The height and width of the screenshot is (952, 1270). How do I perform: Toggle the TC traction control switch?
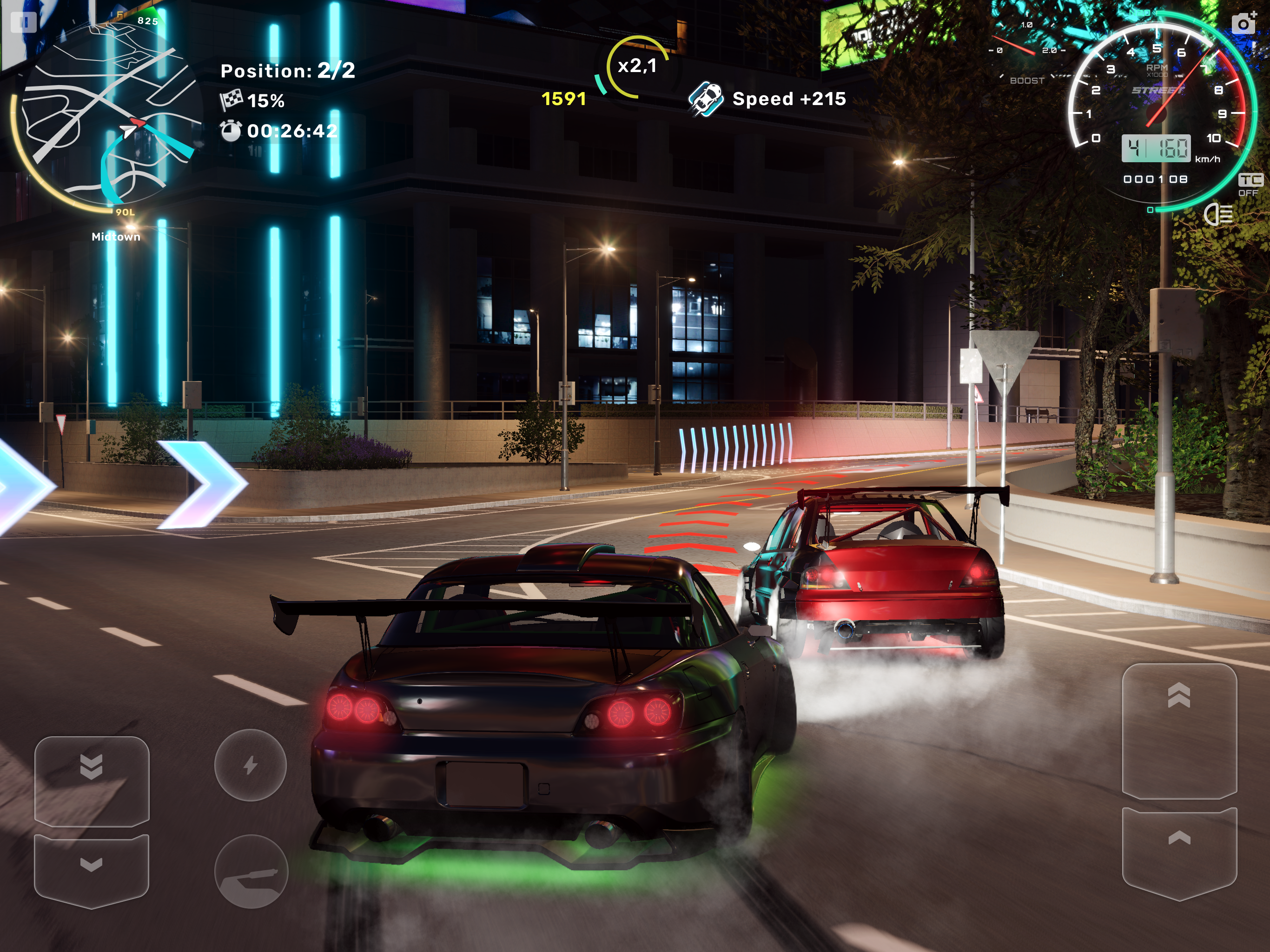pos(1250,185)
